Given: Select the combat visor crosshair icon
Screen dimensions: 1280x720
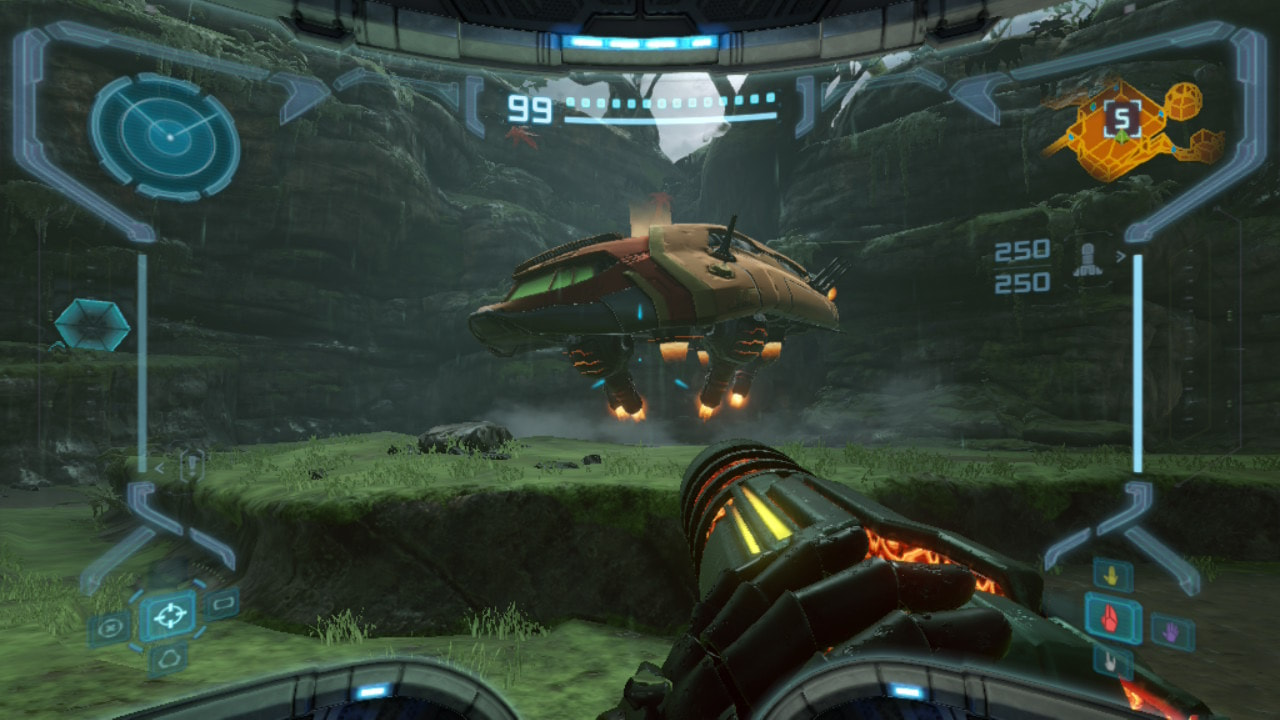Looking at the screenshot, I should click(x=167, y=614).
